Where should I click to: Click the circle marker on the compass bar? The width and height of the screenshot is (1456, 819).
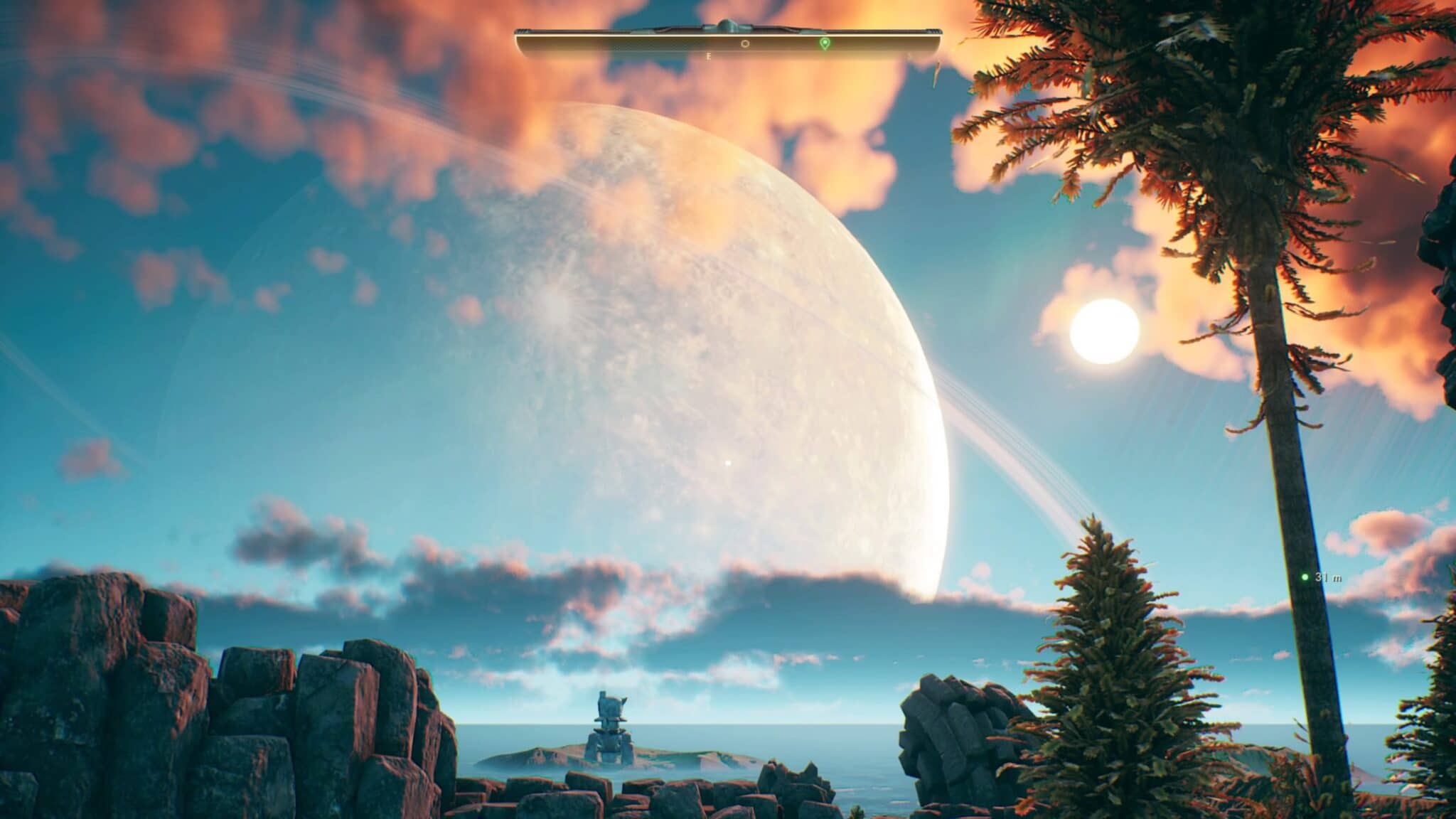click(745, 43)
